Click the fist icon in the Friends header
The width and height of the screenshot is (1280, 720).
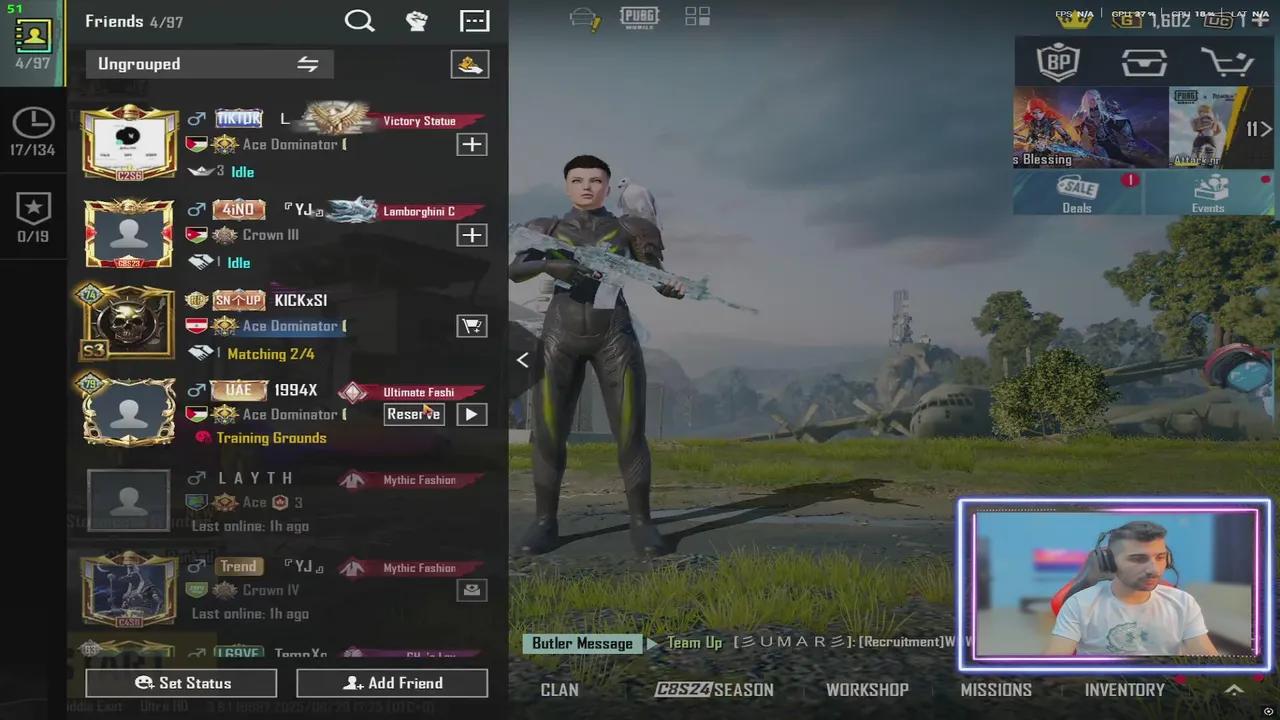coord(417,20)
